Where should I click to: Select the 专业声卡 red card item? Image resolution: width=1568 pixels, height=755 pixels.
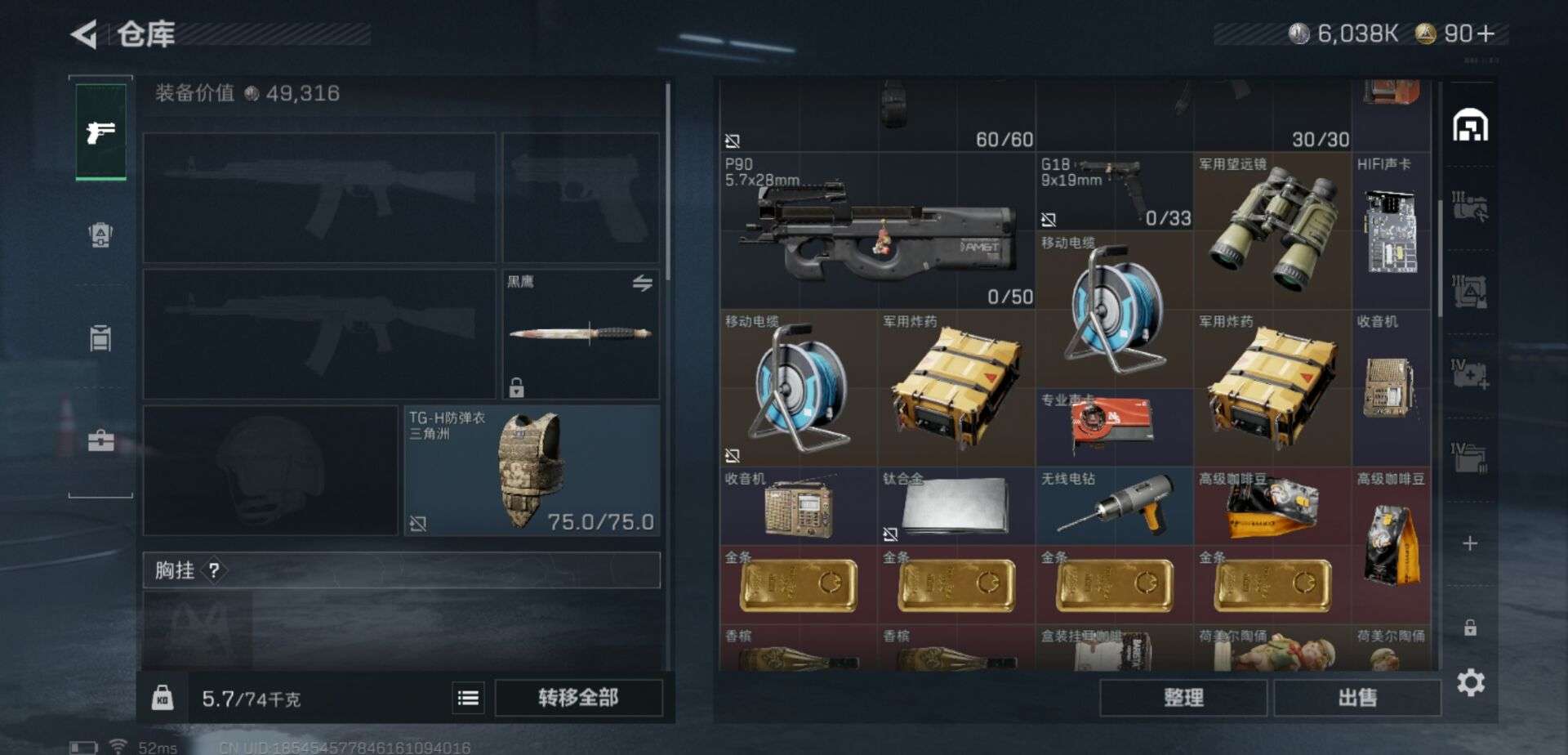coord(1114,427)
